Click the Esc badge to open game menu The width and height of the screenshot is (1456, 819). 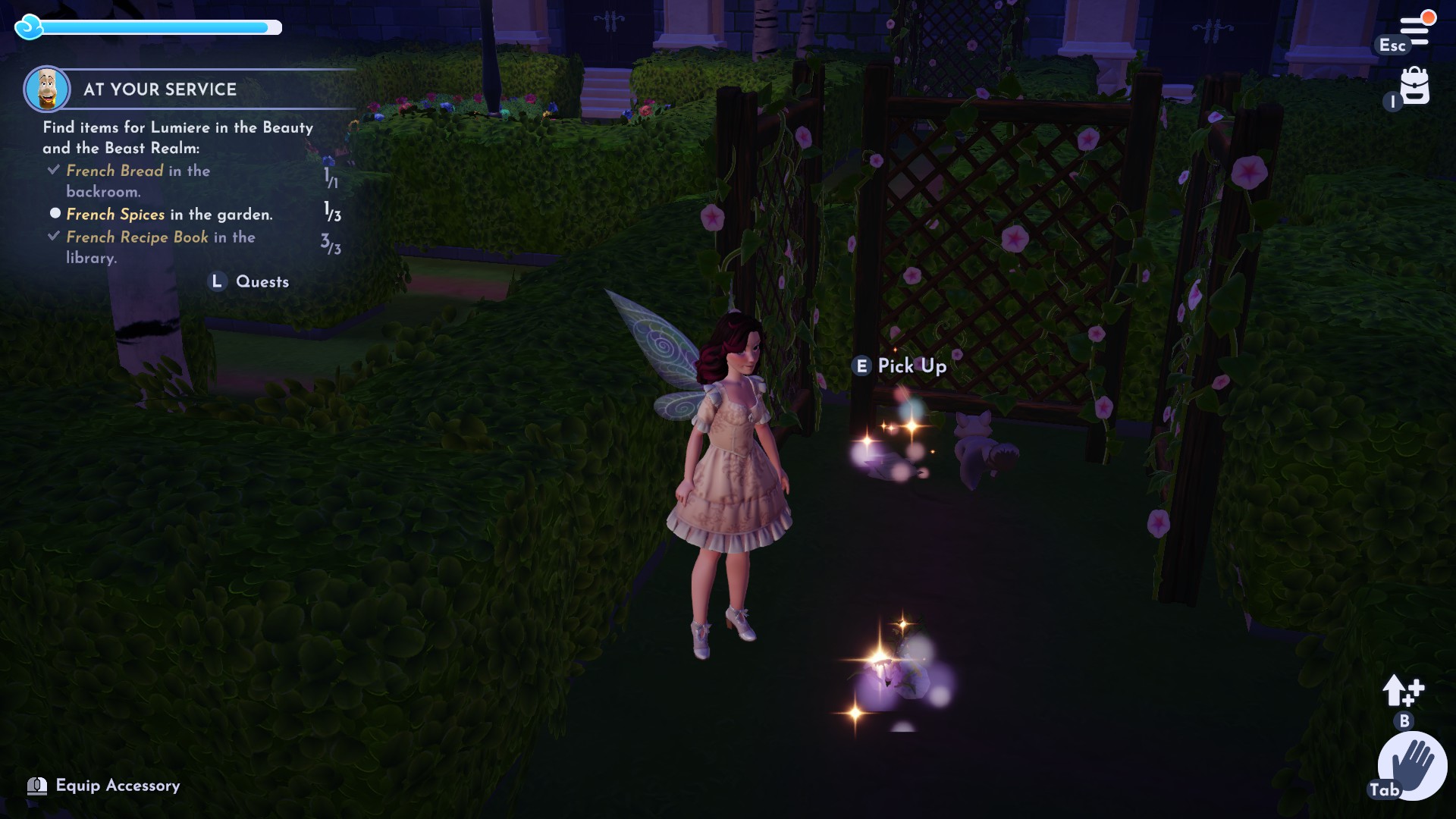click(x=1393, y=45)
